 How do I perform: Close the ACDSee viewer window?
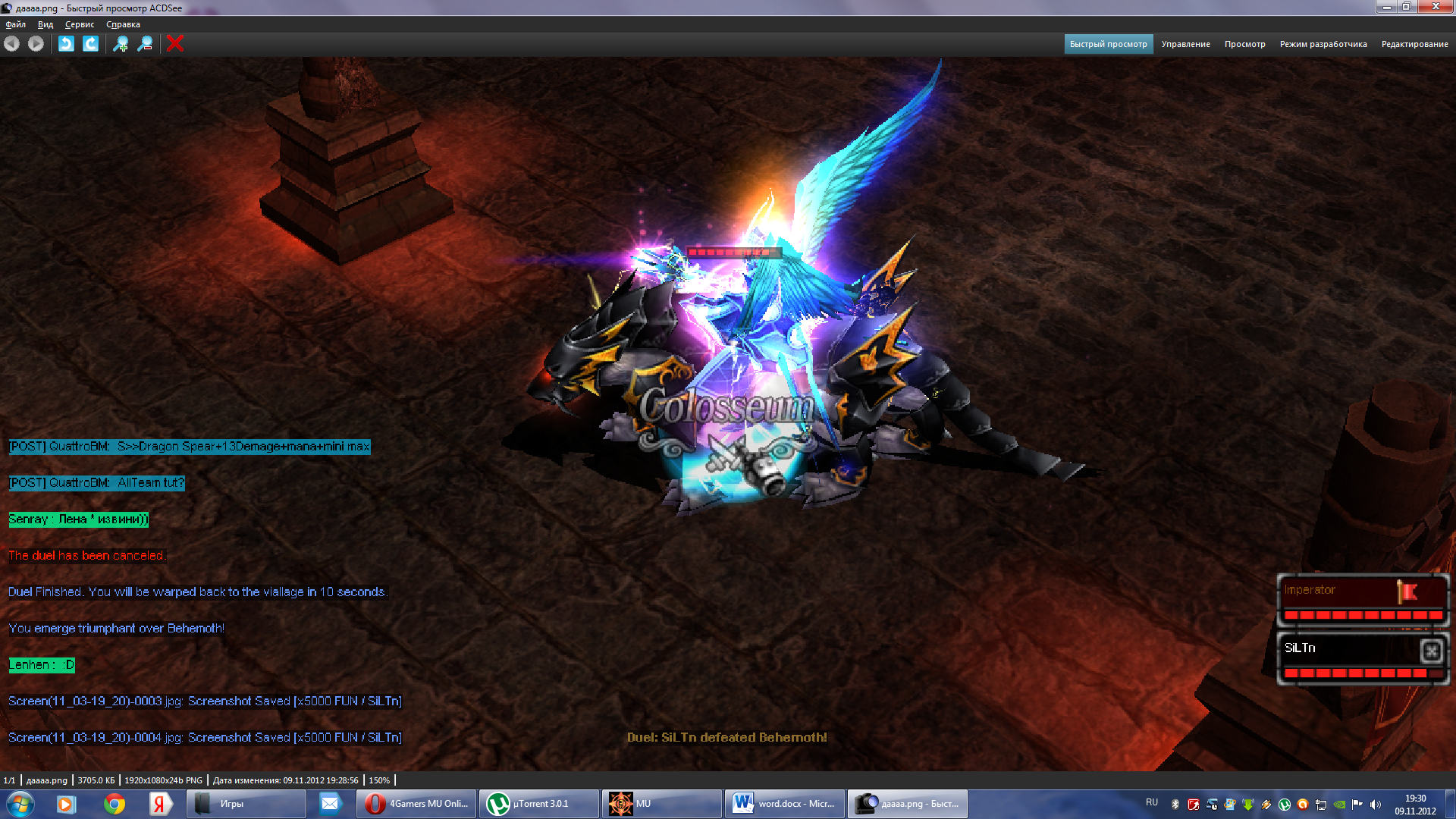(1435, 7)
